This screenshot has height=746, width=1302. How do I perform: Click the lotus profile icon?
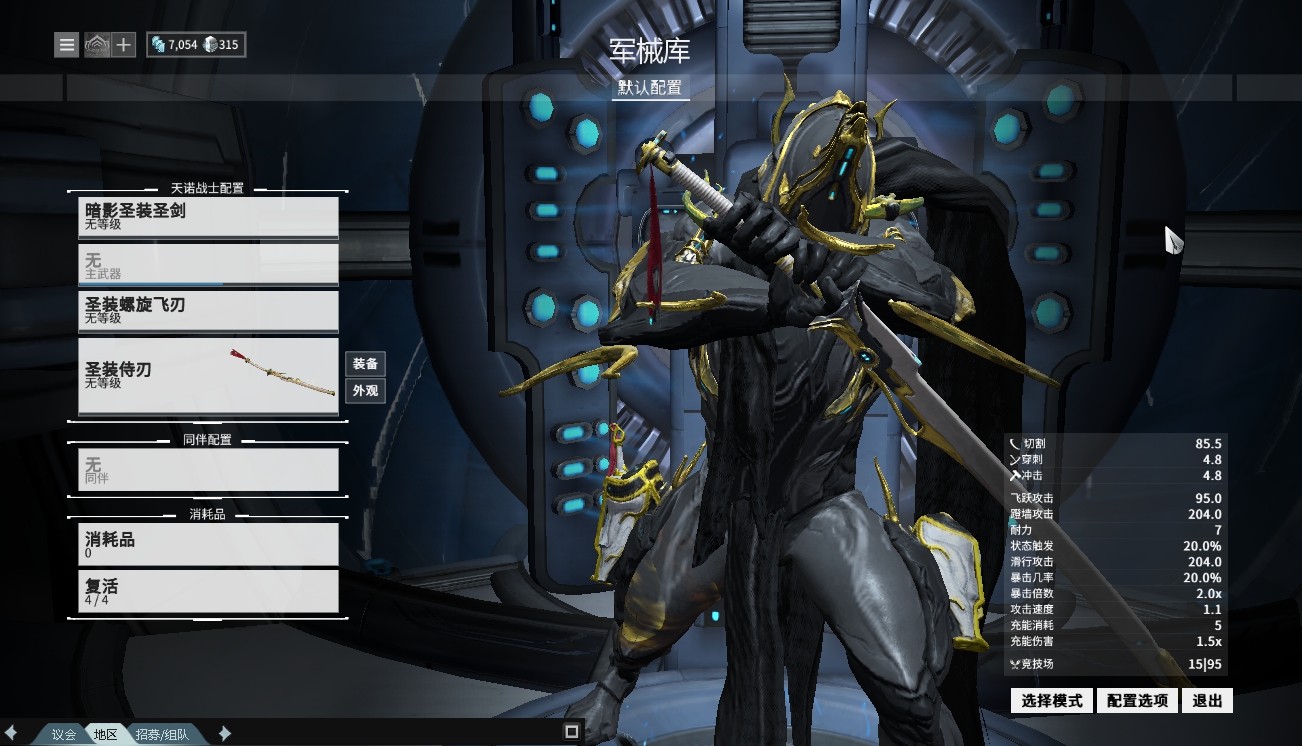pos(96,45)
